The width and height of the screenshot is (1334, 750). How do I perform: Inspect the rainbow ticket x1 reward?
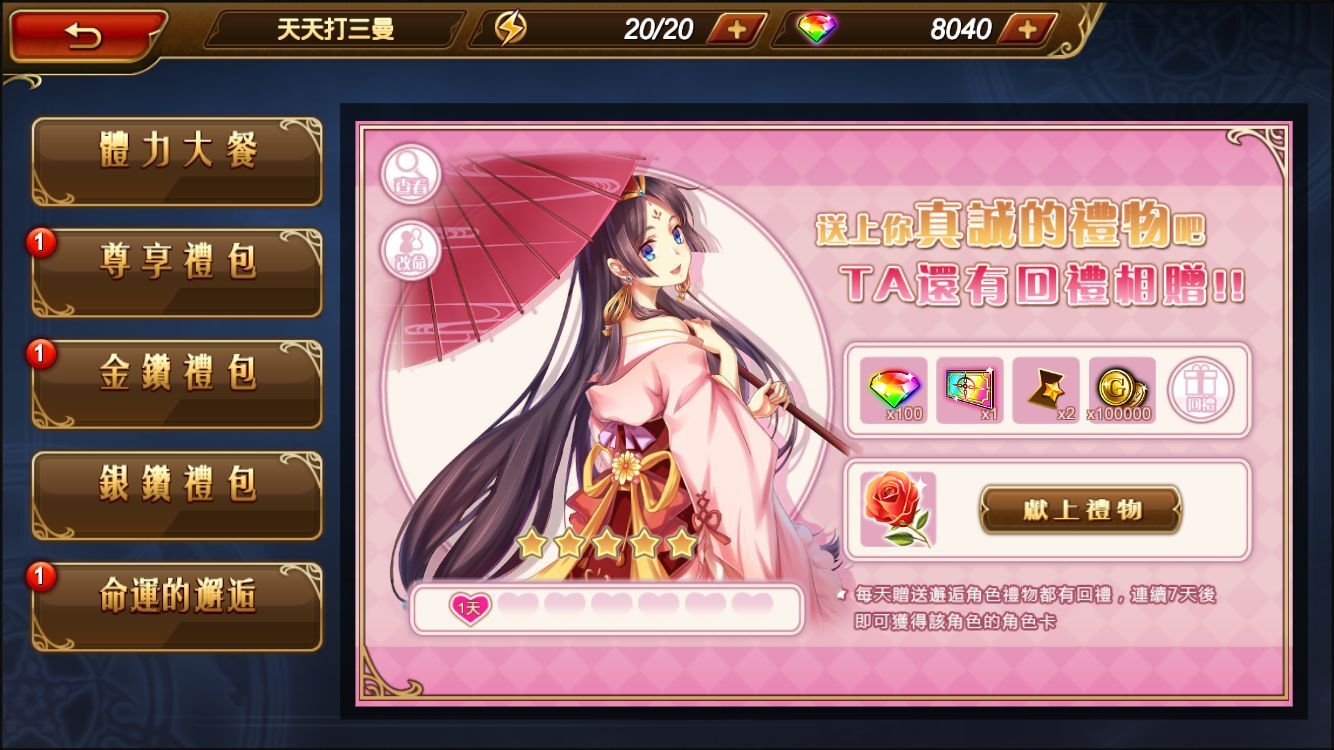coord(970,390)
